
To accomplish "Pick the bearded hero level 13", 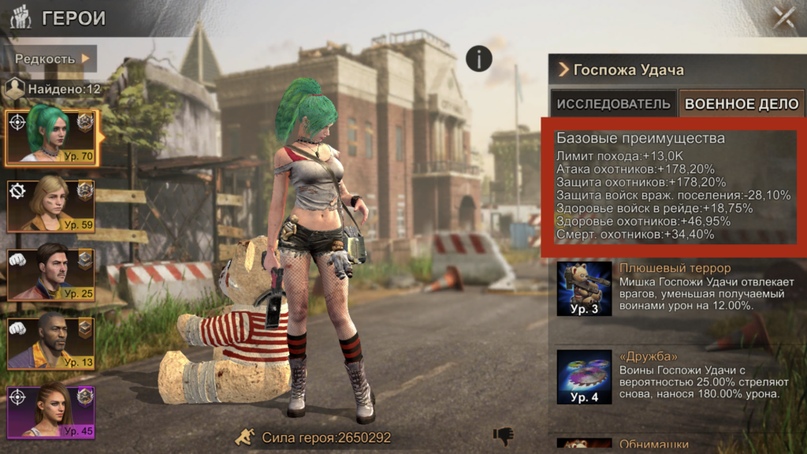I will 51,342.
